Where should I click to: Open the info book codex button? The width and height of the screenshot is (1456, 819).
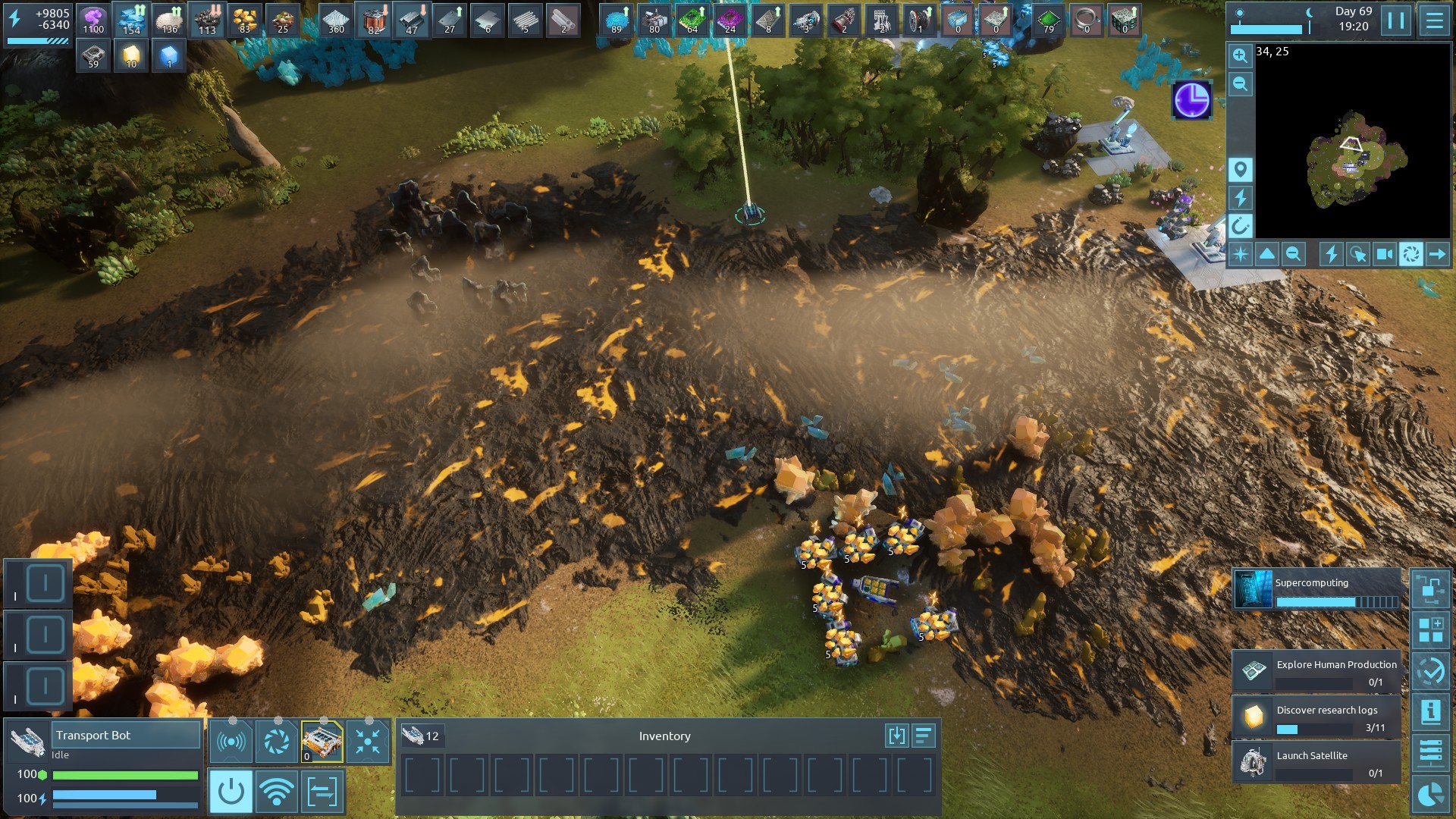(x=1431, y=712)
